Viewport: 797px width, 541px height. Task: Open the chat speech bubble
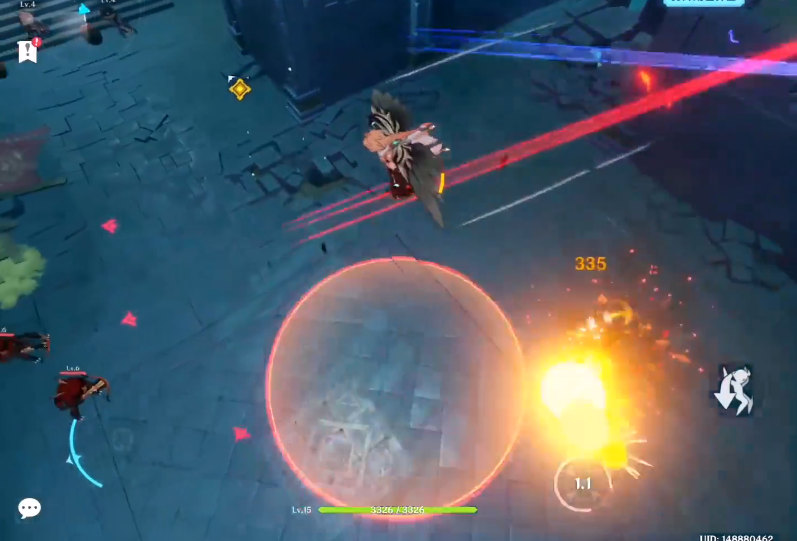coord(30,509)
